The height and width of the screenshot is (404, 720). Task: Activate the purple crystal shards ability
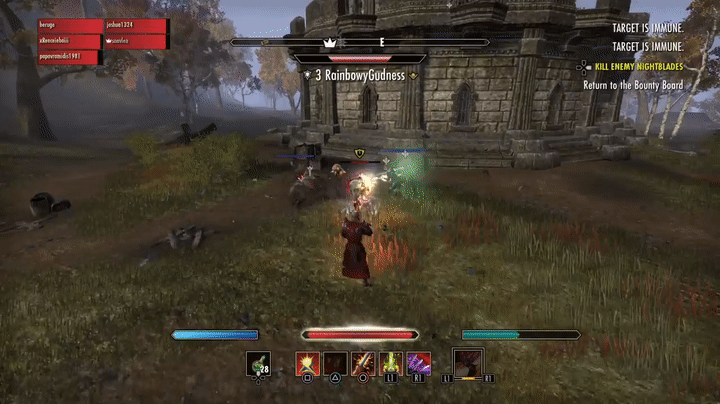click(x=418, y=363)
